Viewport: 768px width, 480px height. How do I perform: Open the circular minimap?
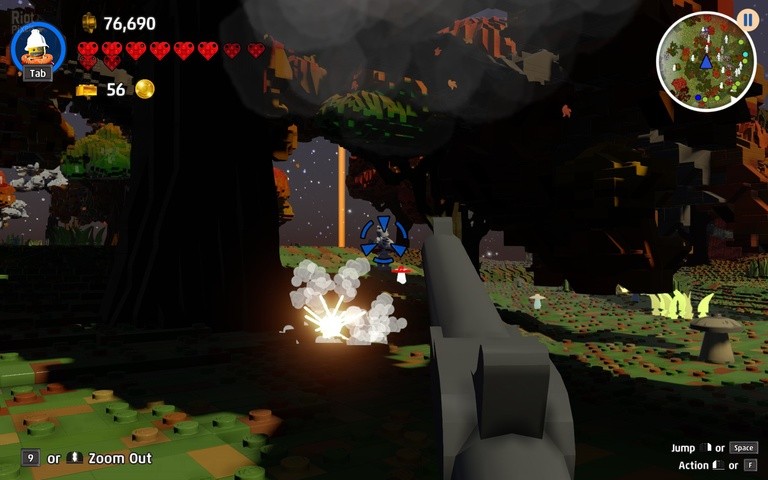(705, 62)
